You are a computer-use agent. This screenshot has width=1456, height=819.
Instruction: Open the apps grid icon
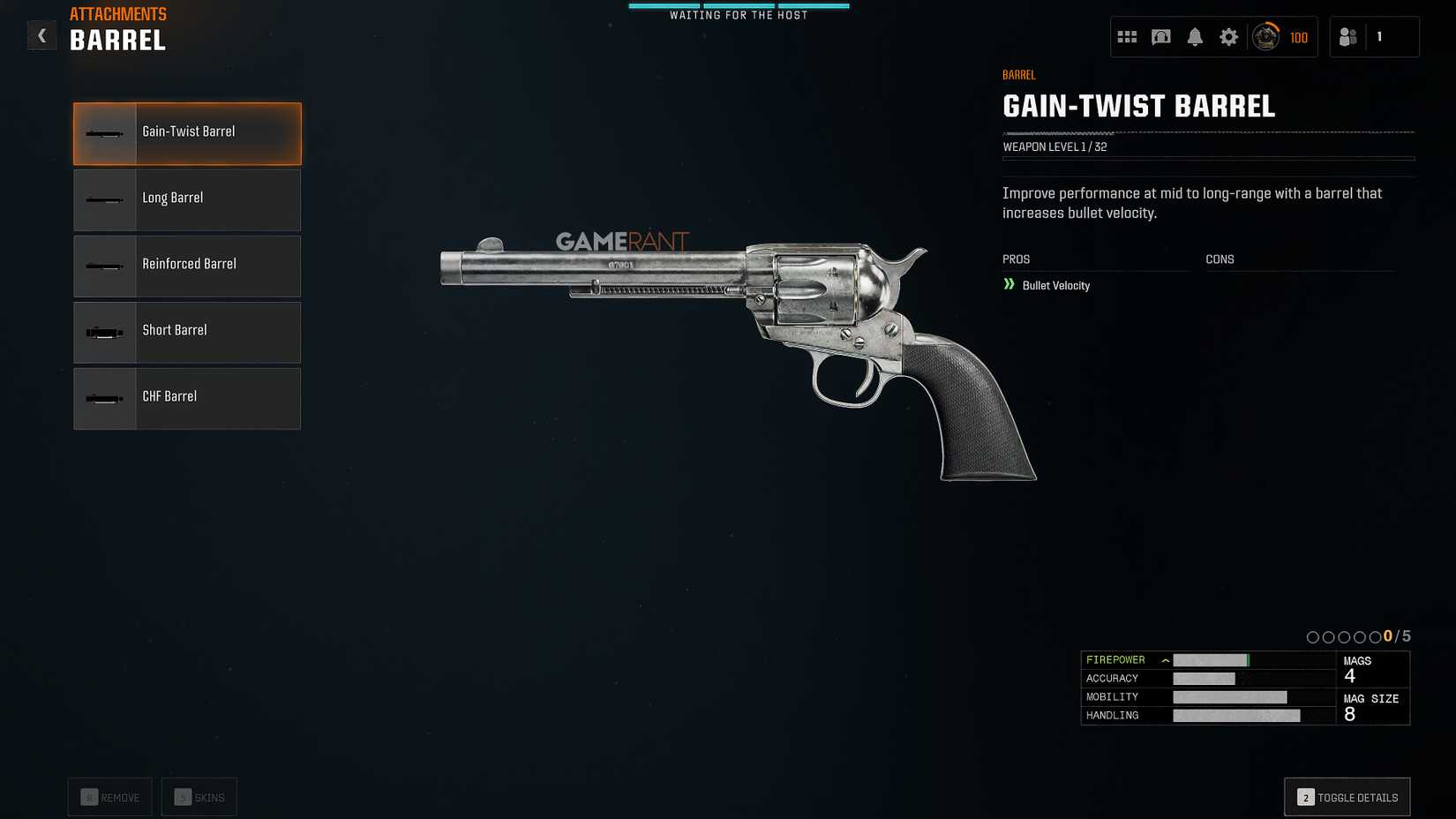point(1127,36)
